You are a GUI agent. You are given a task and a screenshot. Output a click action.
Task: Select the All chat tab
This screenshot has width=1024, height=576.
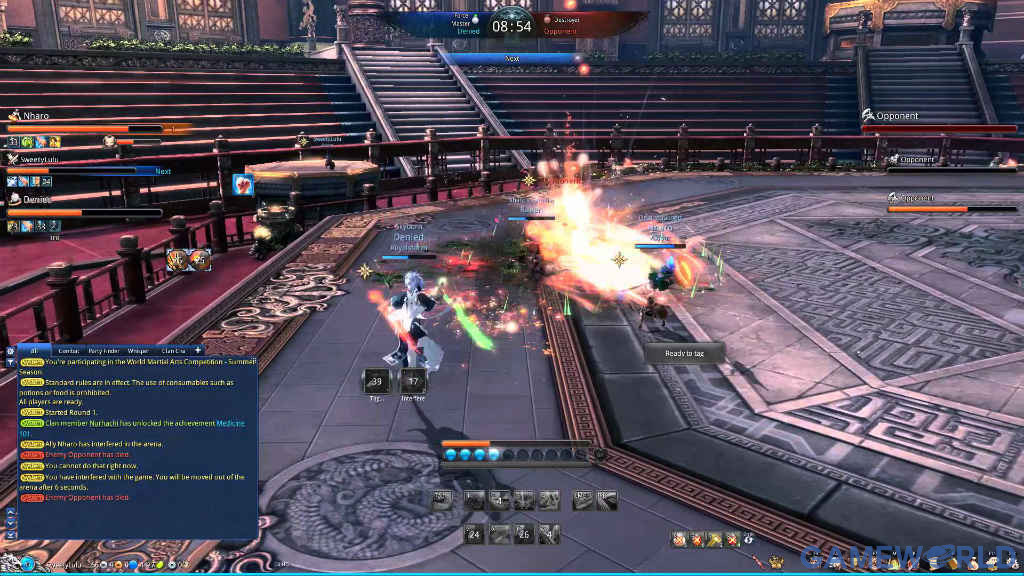coord(33,351)
